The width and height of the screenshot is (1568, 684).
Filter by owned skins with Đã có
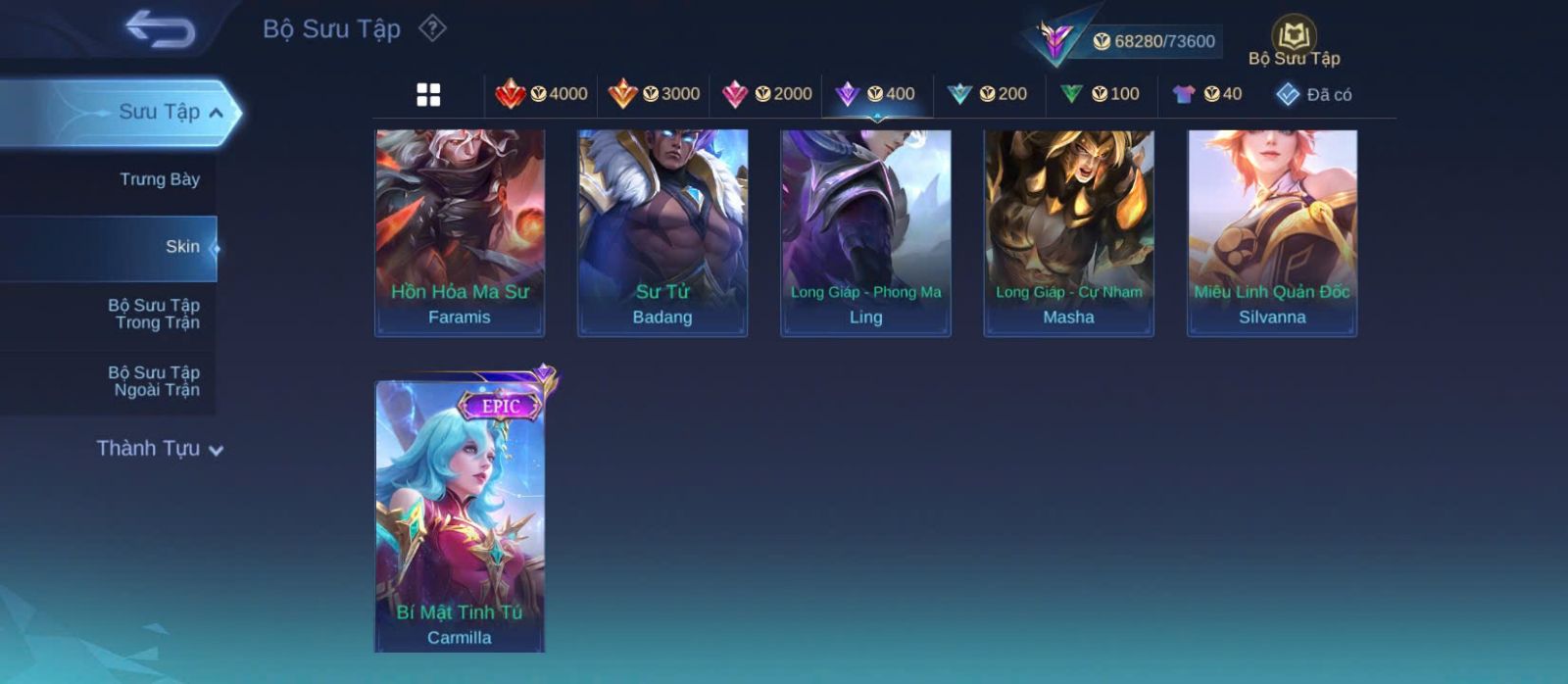[x=1314, y=94]
